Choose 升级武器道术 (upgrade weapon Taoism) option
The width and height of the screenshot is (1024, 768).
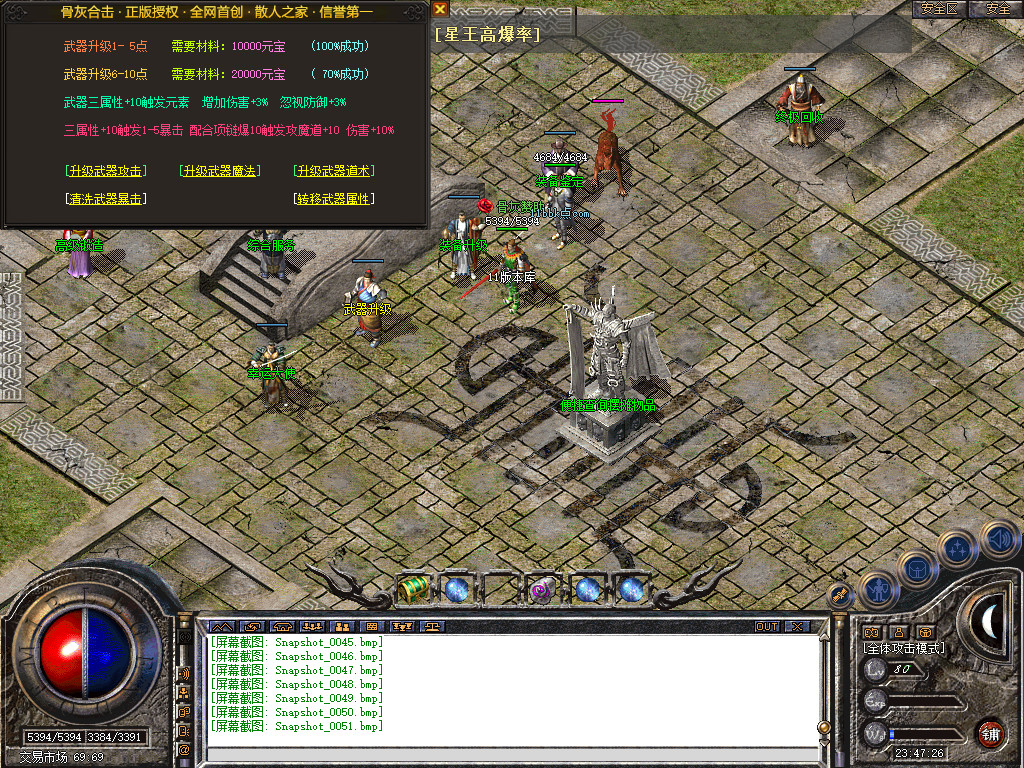[x=334, y=171]
